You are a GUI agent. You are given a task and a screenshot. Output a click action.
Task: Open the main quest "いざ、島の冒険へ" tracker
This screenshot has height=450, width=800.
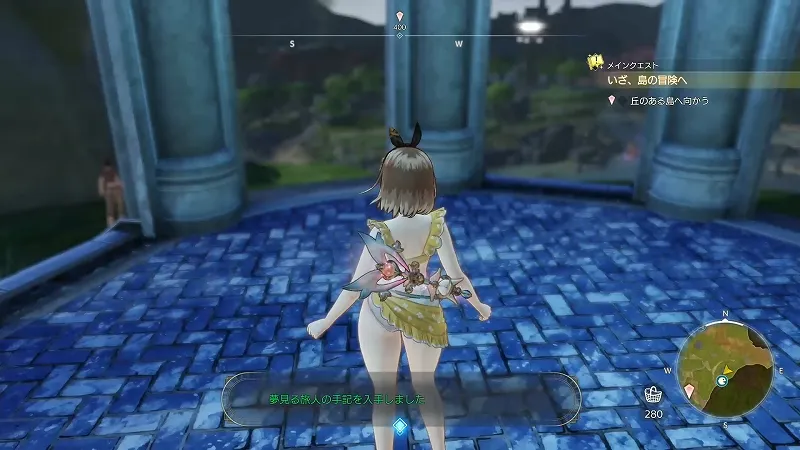(x=657, y=79)
